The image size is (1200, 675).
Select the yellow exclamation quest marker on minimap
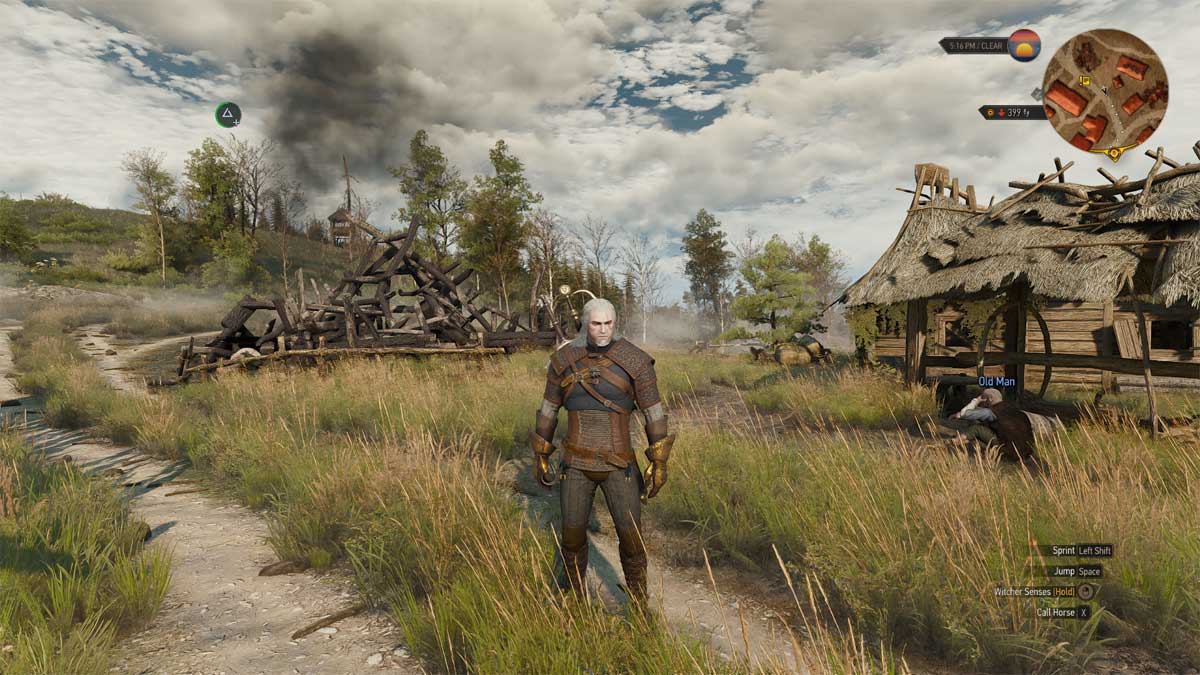tap(1083, 81)
